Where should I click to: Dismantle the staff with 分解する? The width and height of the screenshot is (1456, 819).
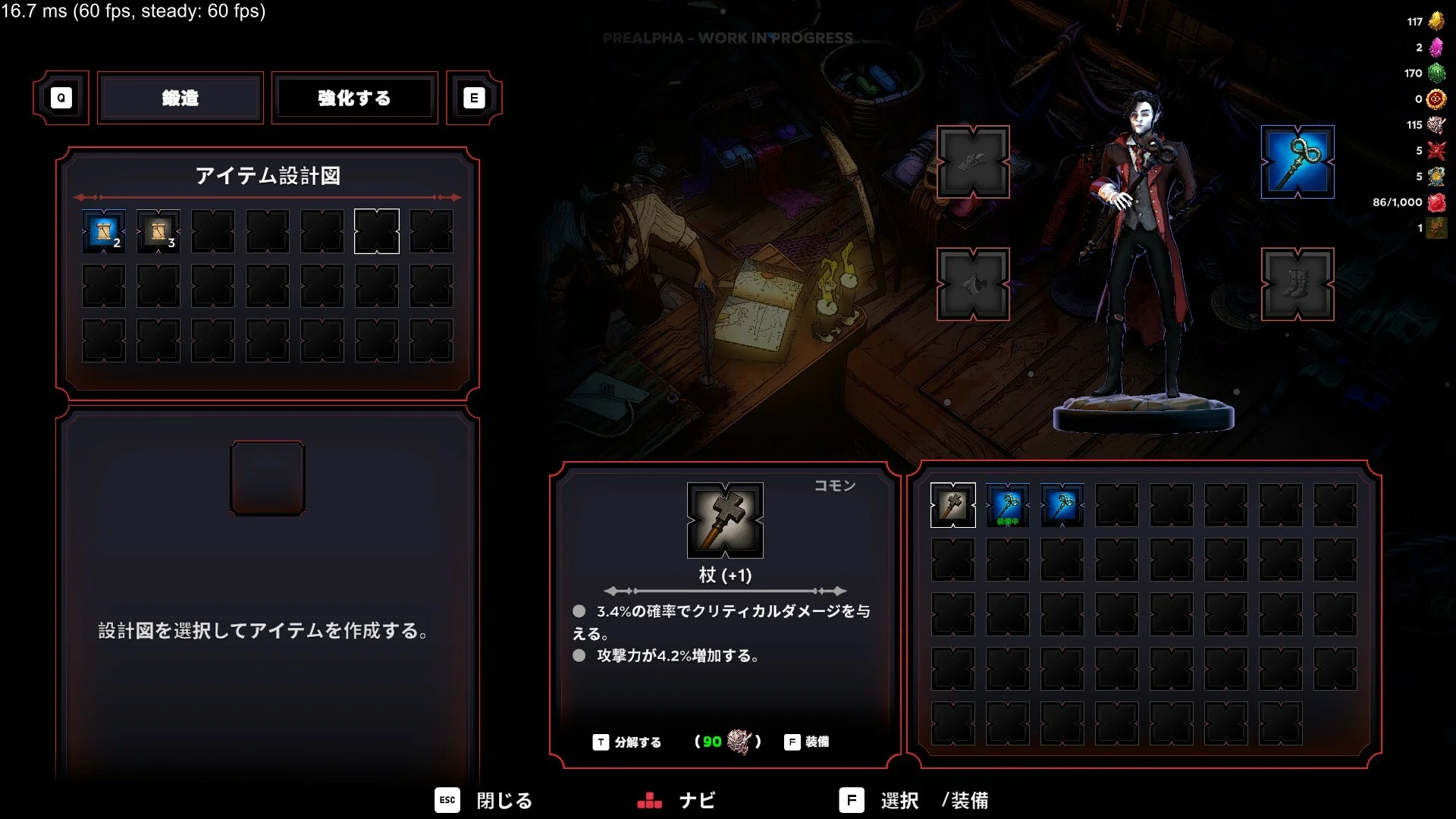(627, 742)
